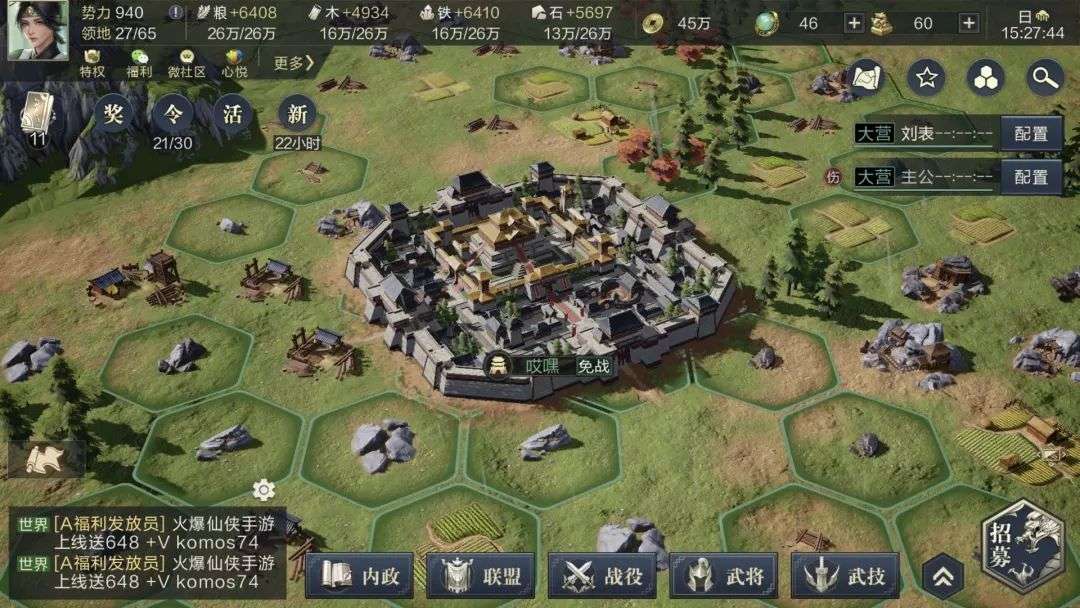This screenshot has width=1080, height=608.
Task: Open the three-hexagon icon
Action: pos(987,77)
